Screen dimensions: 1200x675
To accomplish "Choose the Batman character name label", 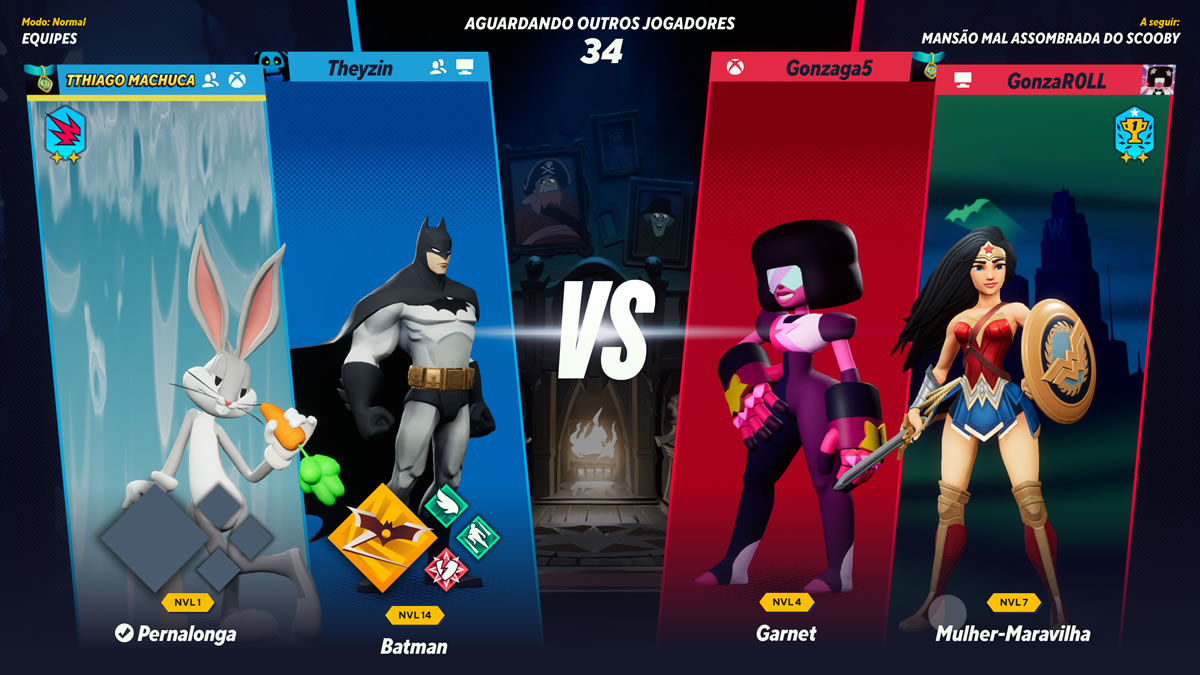I will (414, 646).
